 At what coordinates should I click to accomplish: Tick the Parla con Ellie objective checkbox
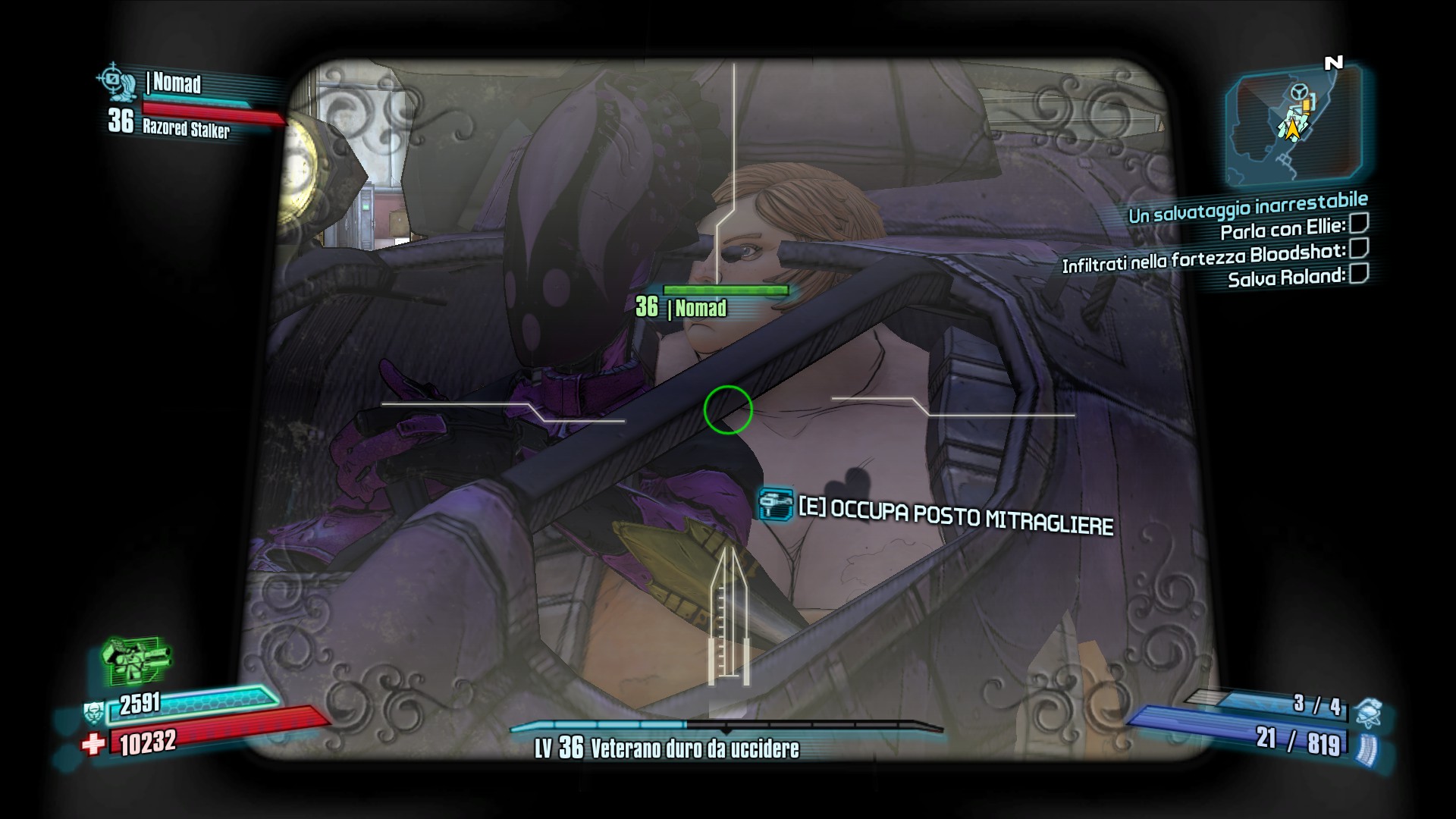click(x=1359, y=223)
